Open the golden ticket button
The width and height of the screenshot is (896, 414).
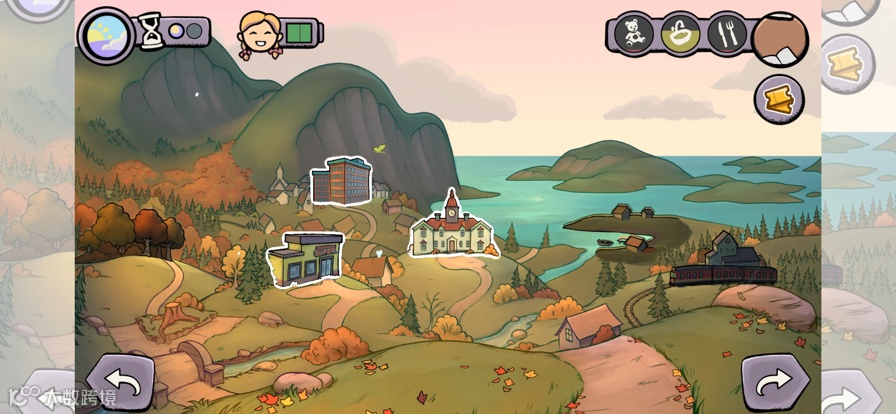(778, 99)
